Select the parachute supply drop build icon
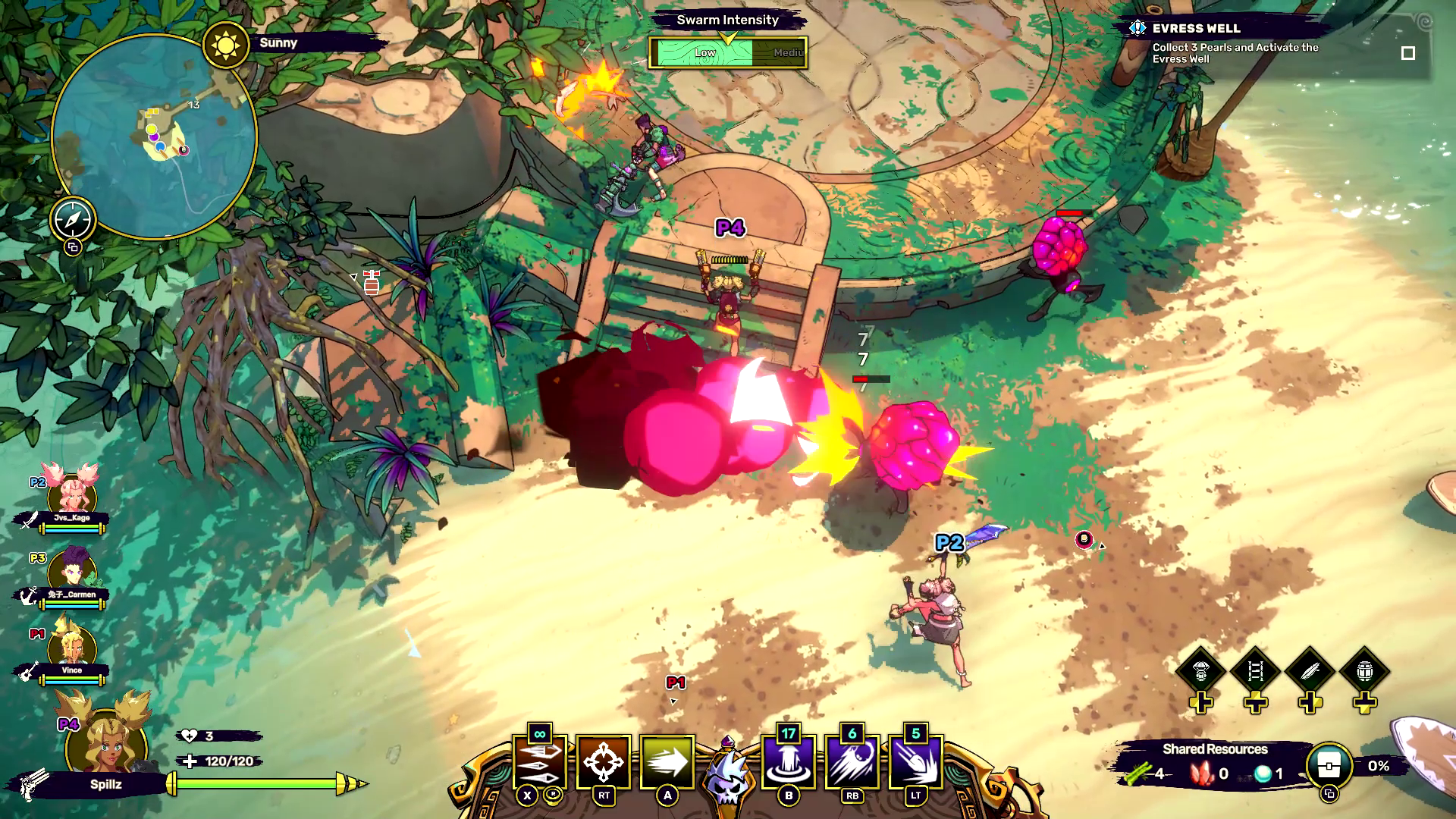The height and width of the screenshot is (819, 1456). pyautogui.click(x=1200, y=671)
